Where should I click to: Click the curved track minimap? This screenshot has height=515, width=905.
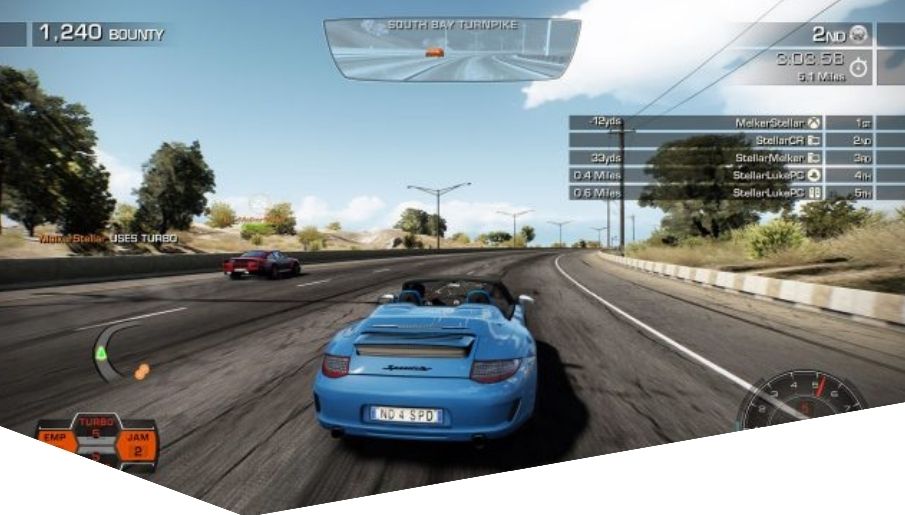click(x=112, y=352)
